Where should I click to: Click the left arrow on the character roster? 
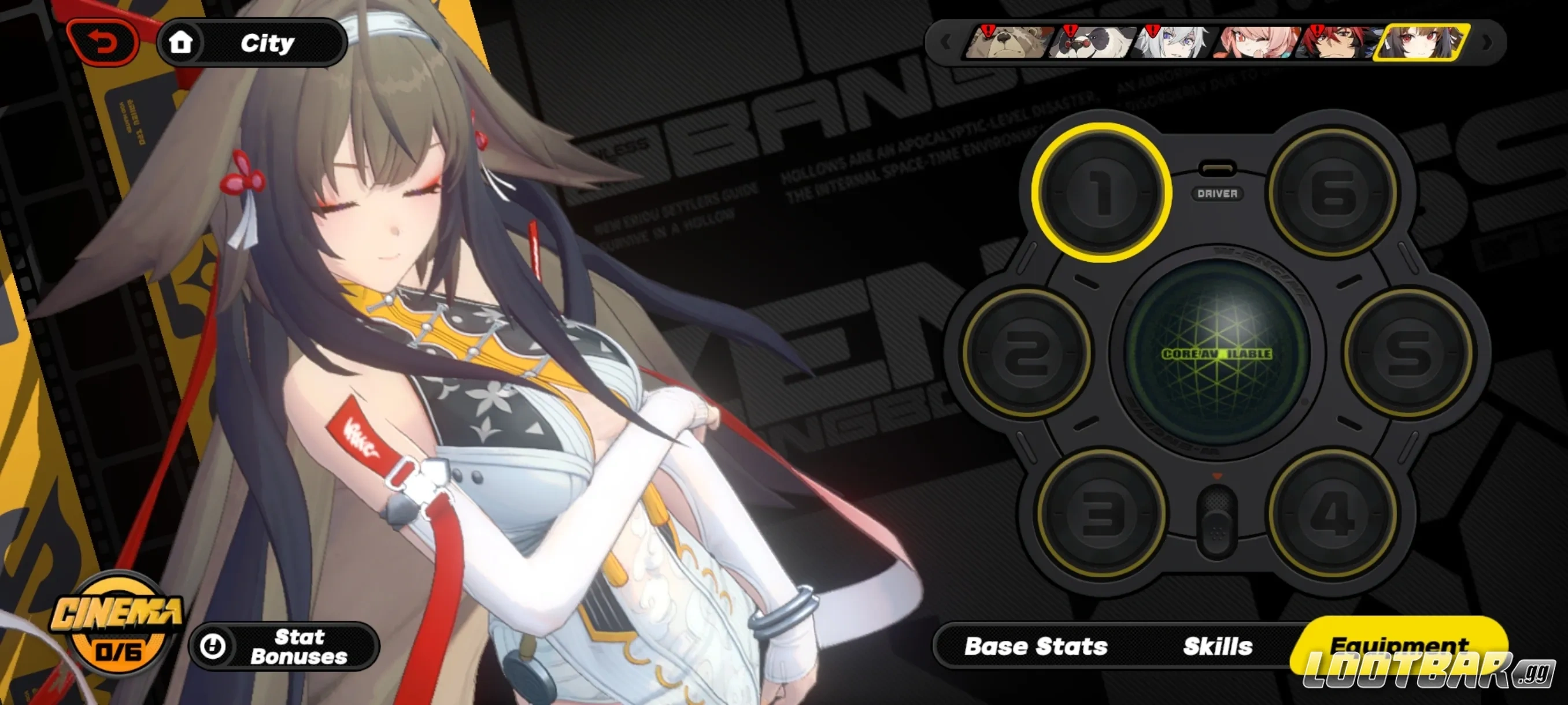point(946,43)
